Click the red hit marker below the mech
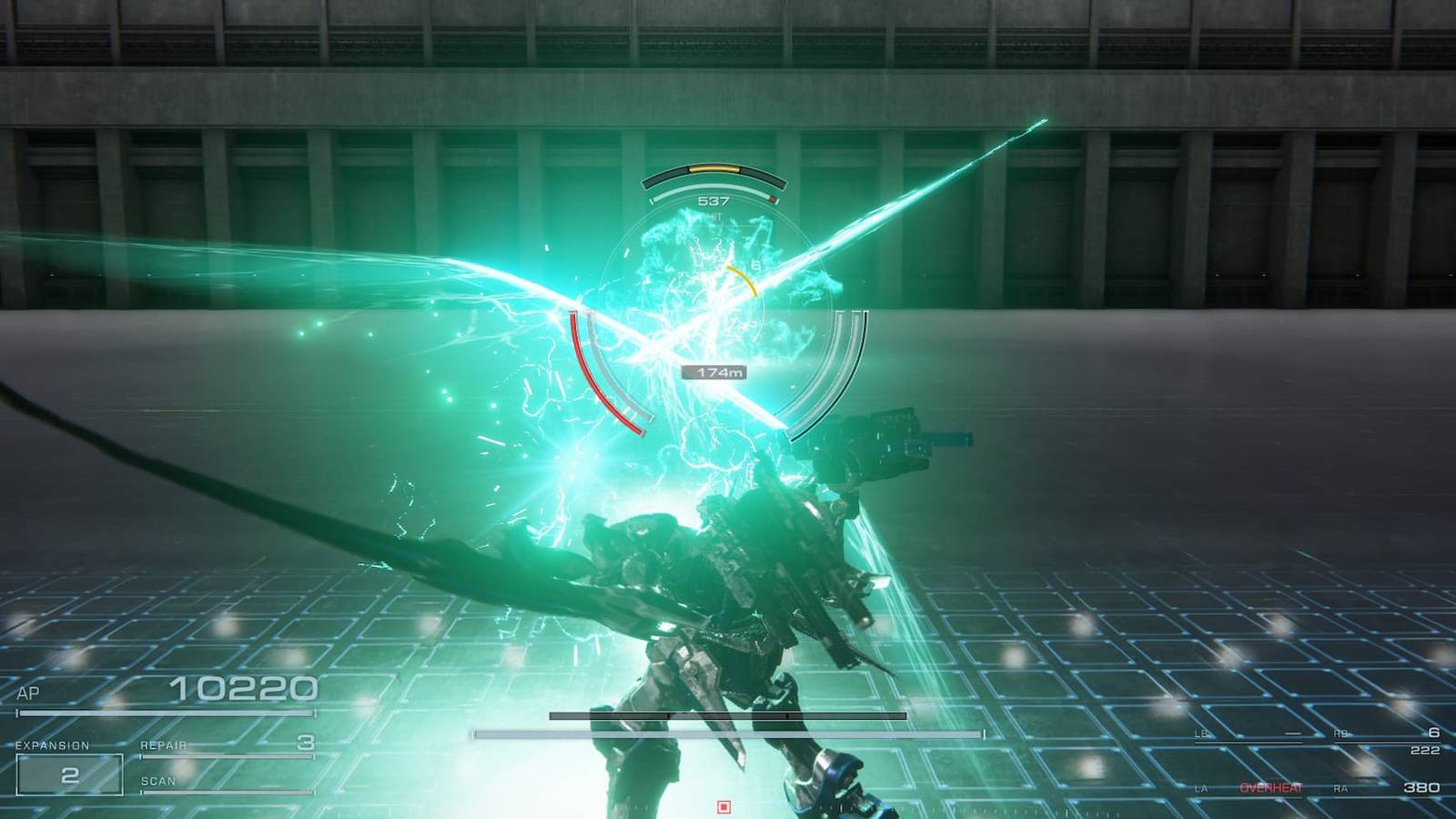 coord(725,804)
